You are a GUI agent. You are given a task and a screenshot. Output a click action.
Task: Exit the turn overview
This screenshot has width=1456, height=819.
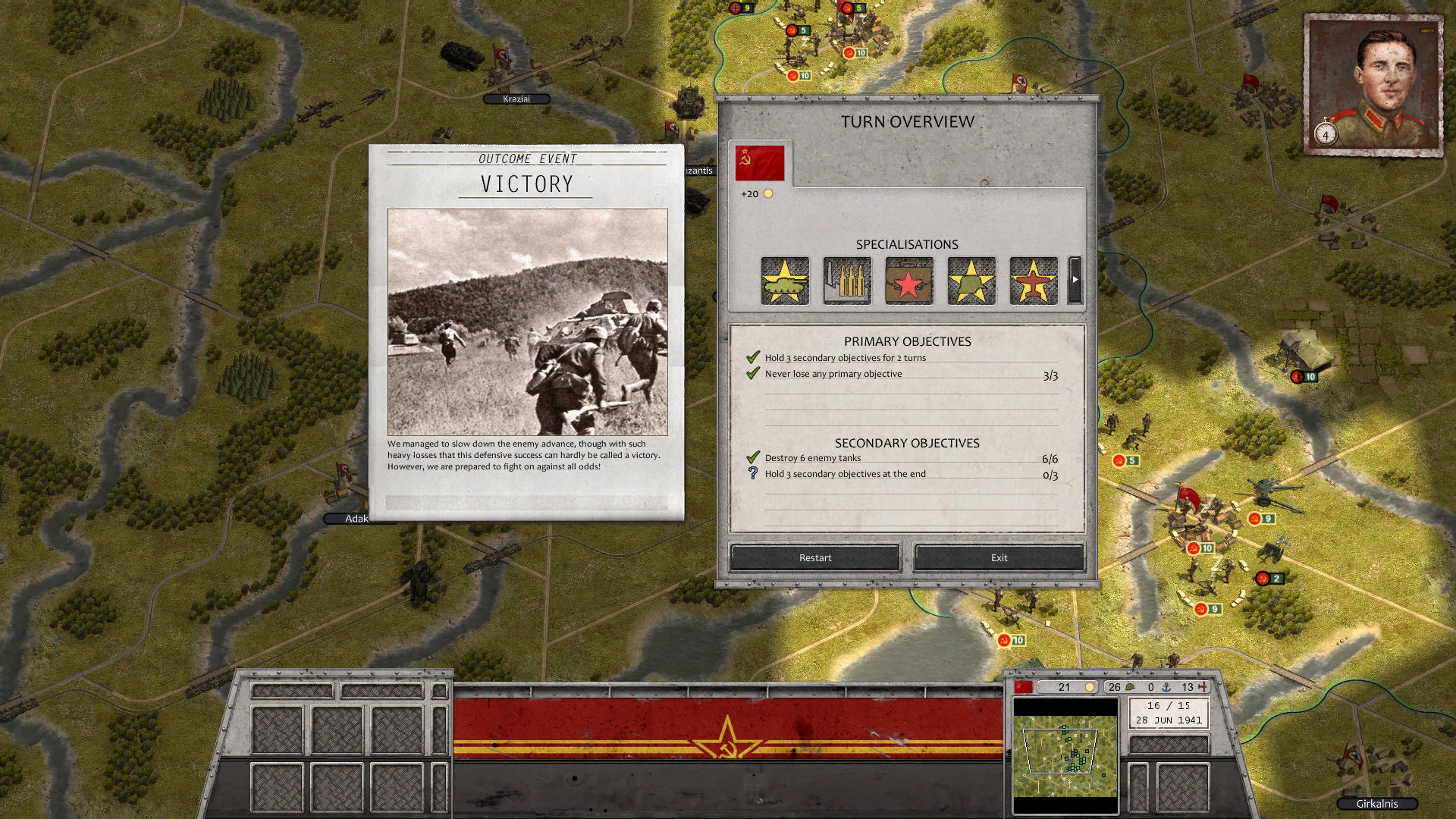click(999, 557)
